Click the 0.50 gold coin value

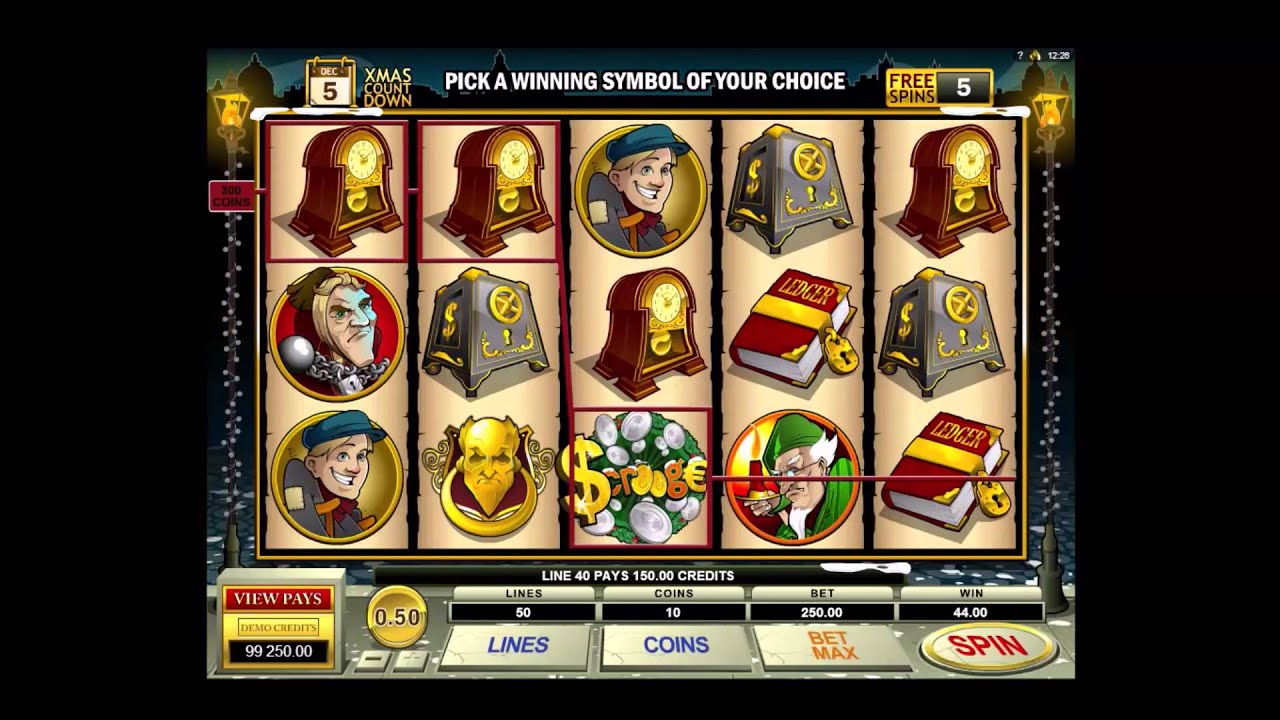(397, 617)
